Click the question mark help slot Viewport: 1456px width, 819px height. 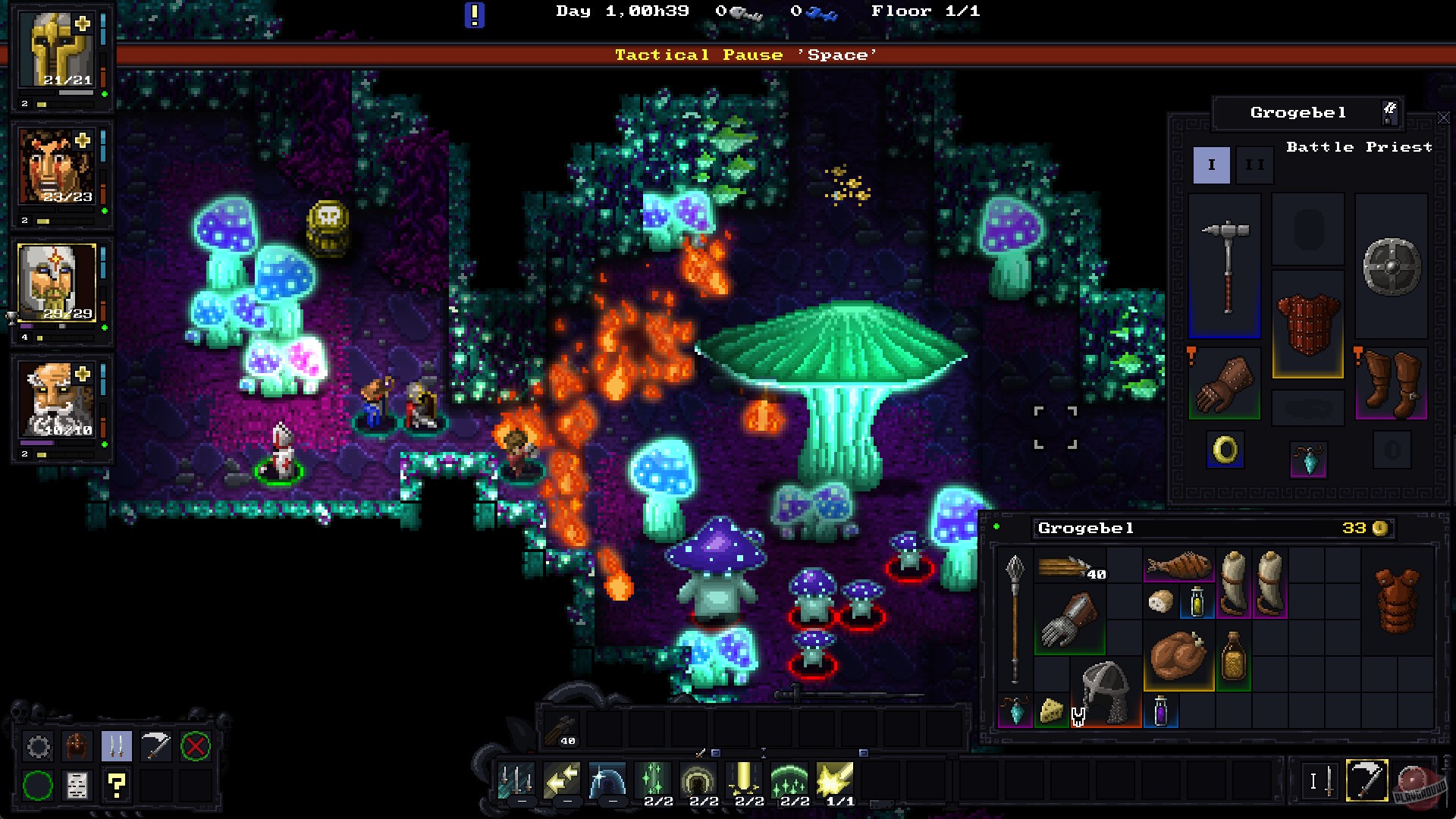[116, 786]
